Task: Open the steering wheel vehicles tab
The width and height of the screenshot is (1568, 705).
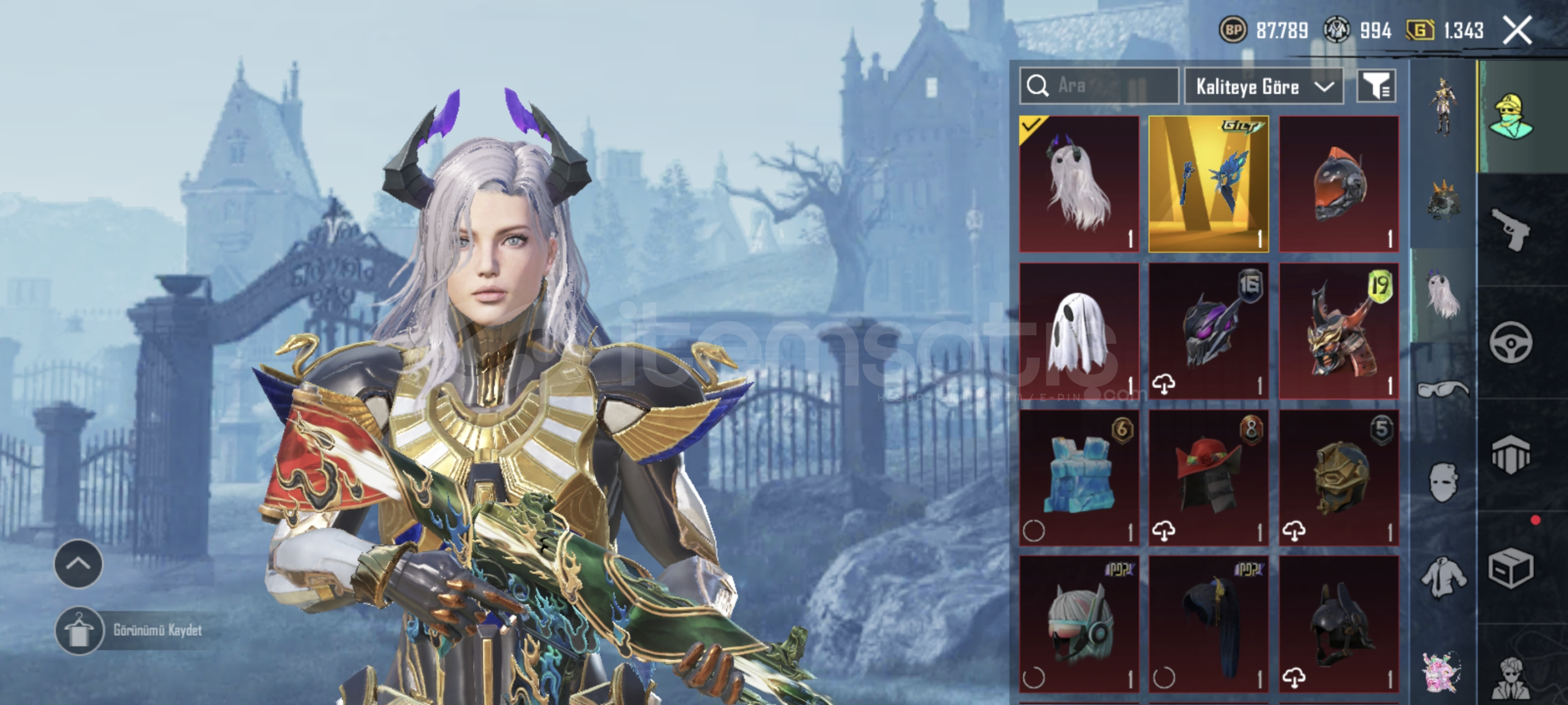Action: tap(1511, 342)
